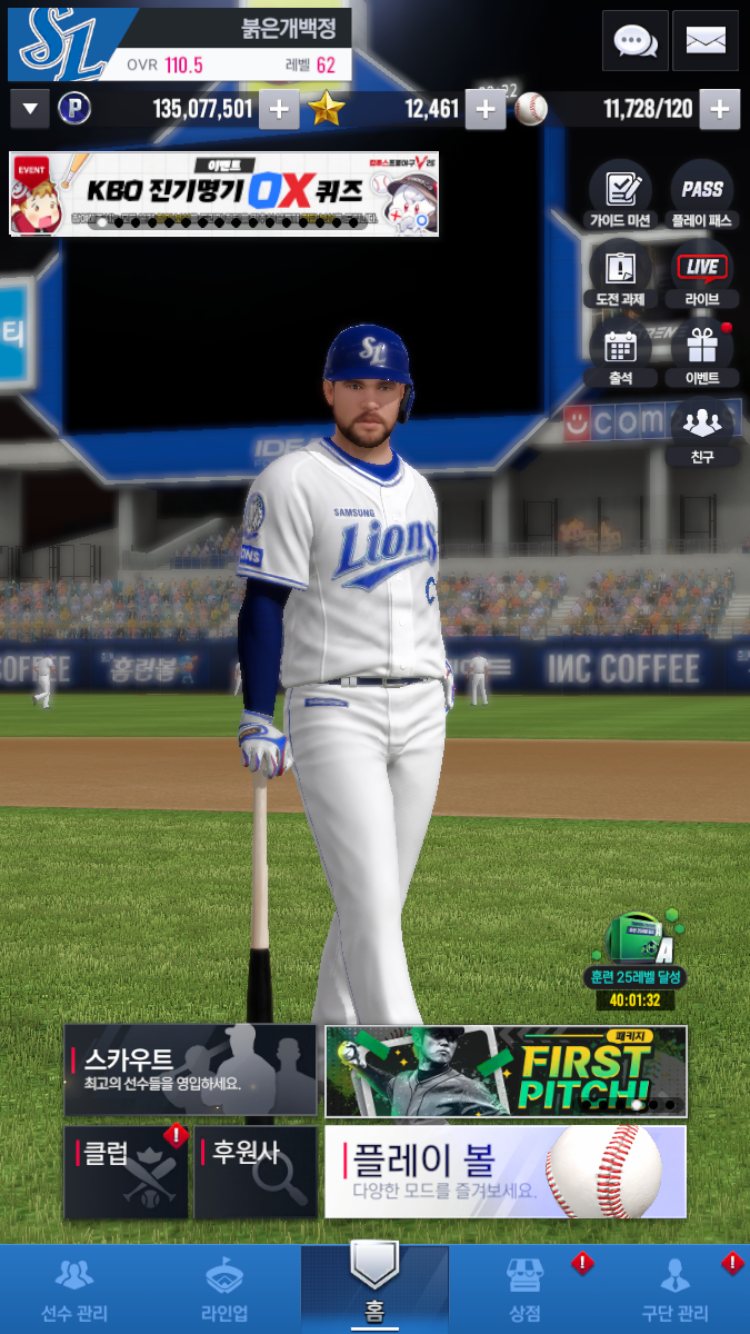The image size is (750, 1334).
Task: Start 플레이 볼 play ball modes
Action: pos(506,1172)
